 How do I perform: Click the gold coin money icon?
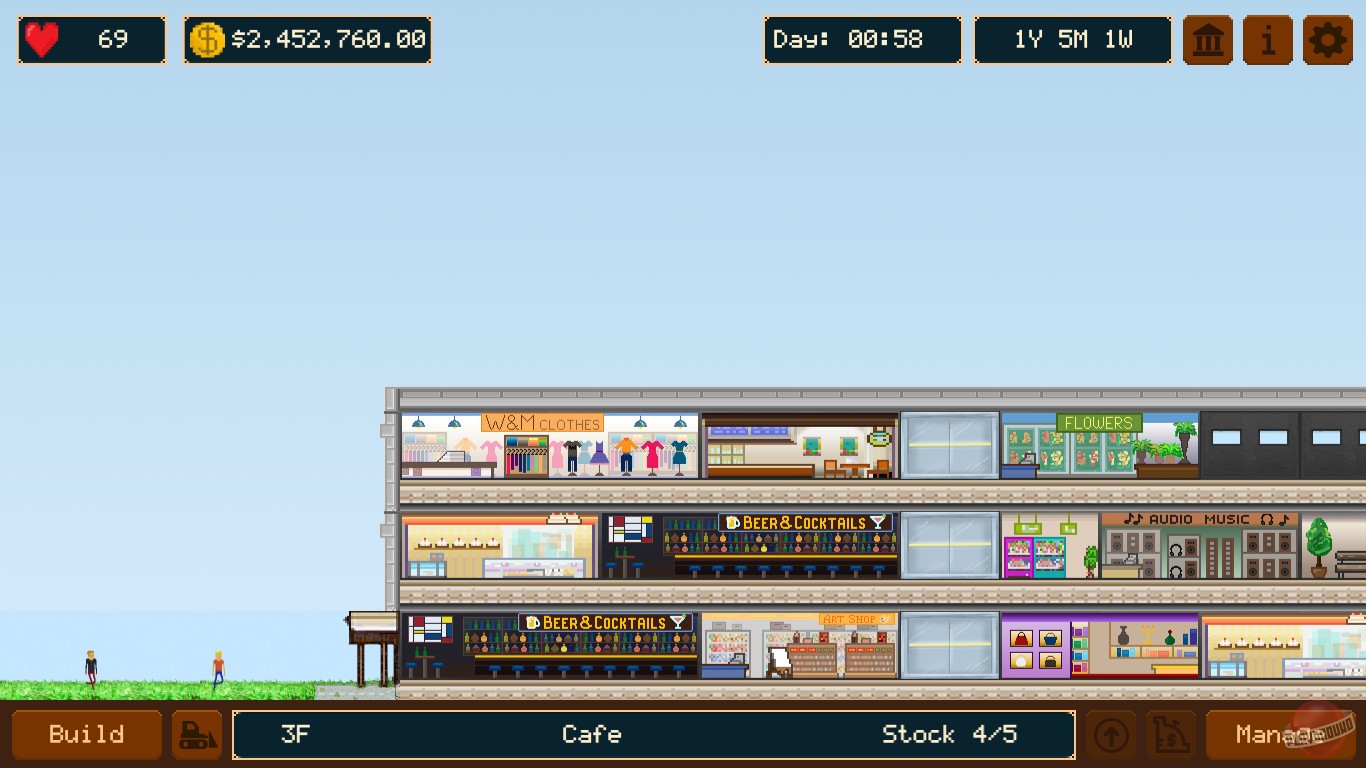point(207,40)
